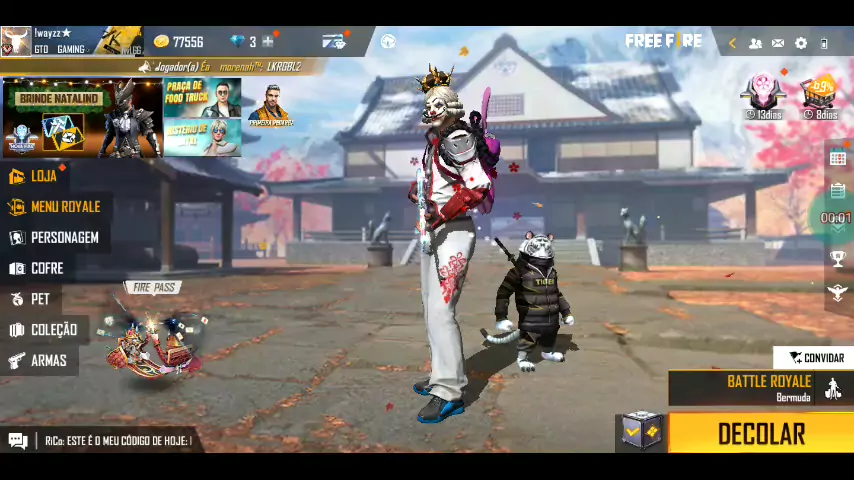Invite friends with the CONVIDAR button
854x480 pixels.
[x=815, y=357]
